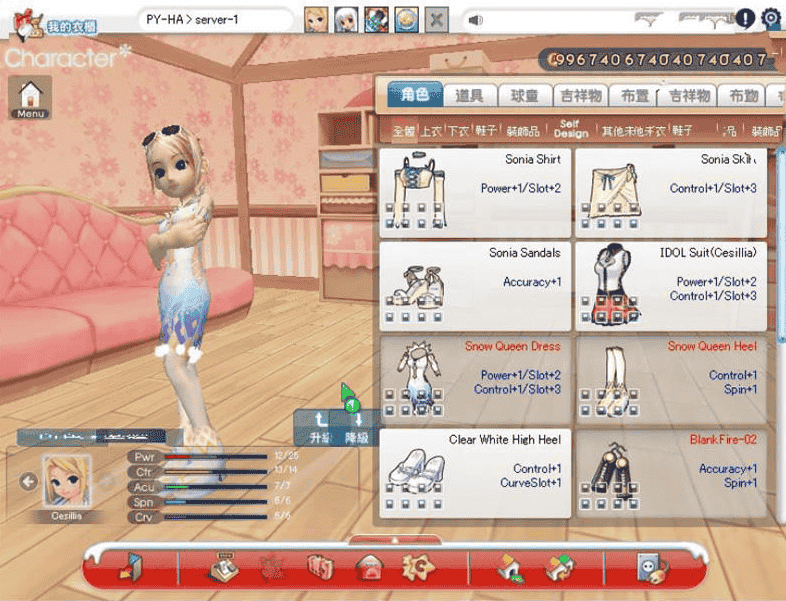Show all items with 全部 filter
The height and width of the screenshot is (601, 786).
pos(403,131)
